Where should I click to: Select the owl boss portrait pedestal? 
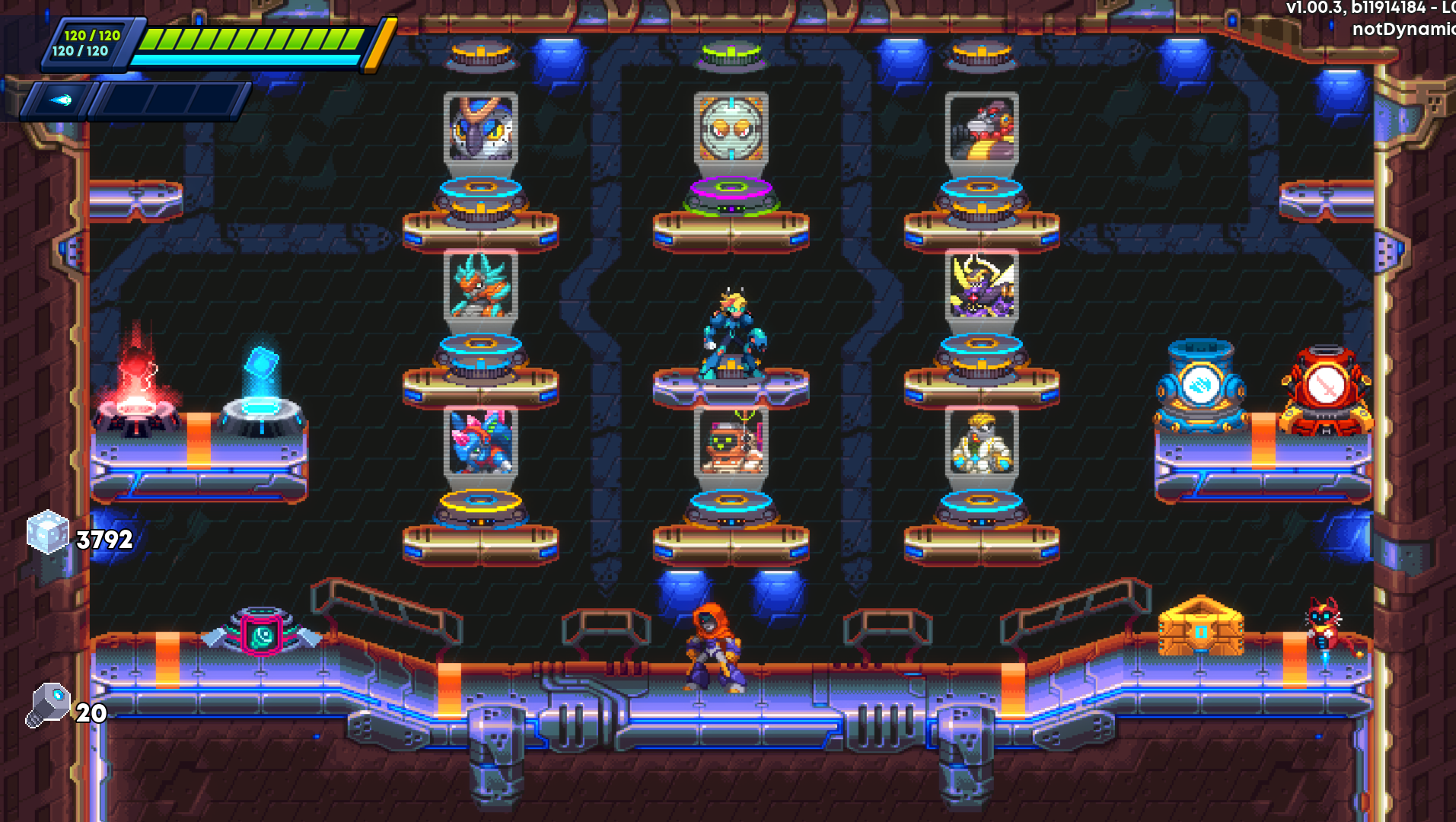(479, 129)
